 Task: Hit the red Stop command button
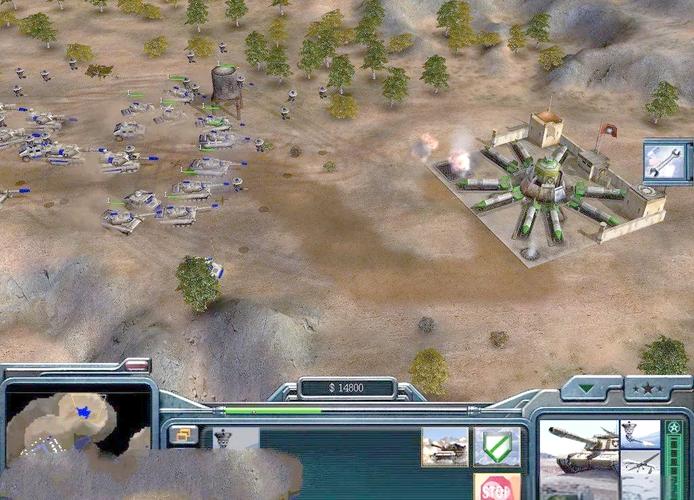(496, 487)
